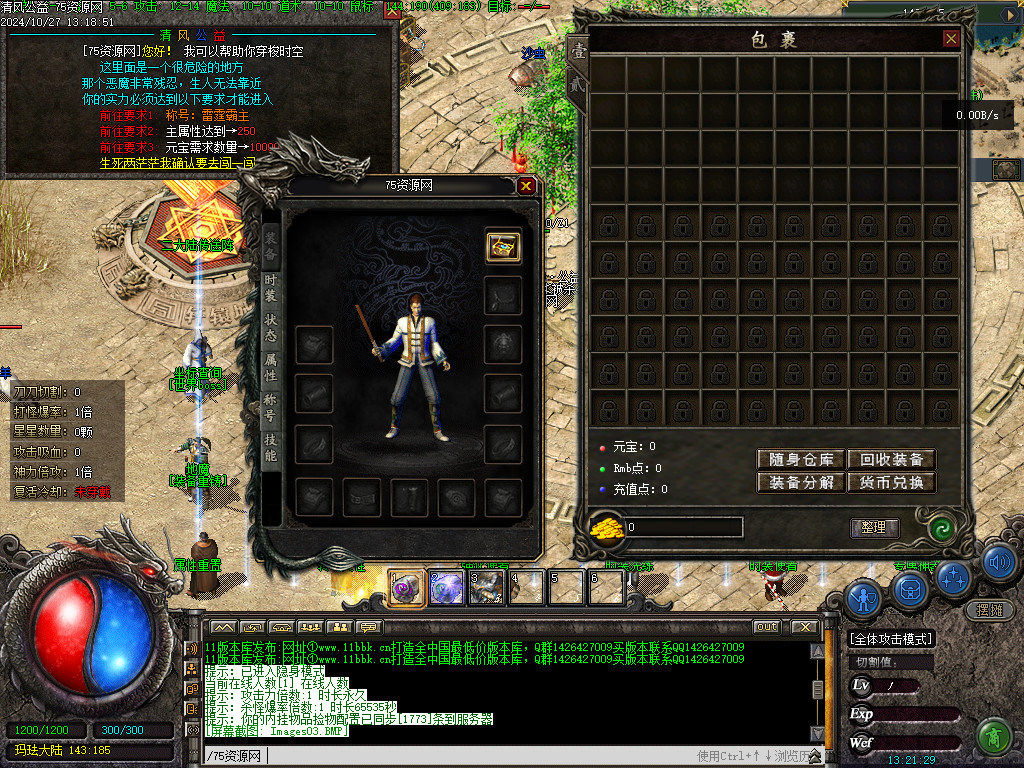Close the 包裹 bag window
Screen dimensions: 1024x768
(x=951, y=39)
